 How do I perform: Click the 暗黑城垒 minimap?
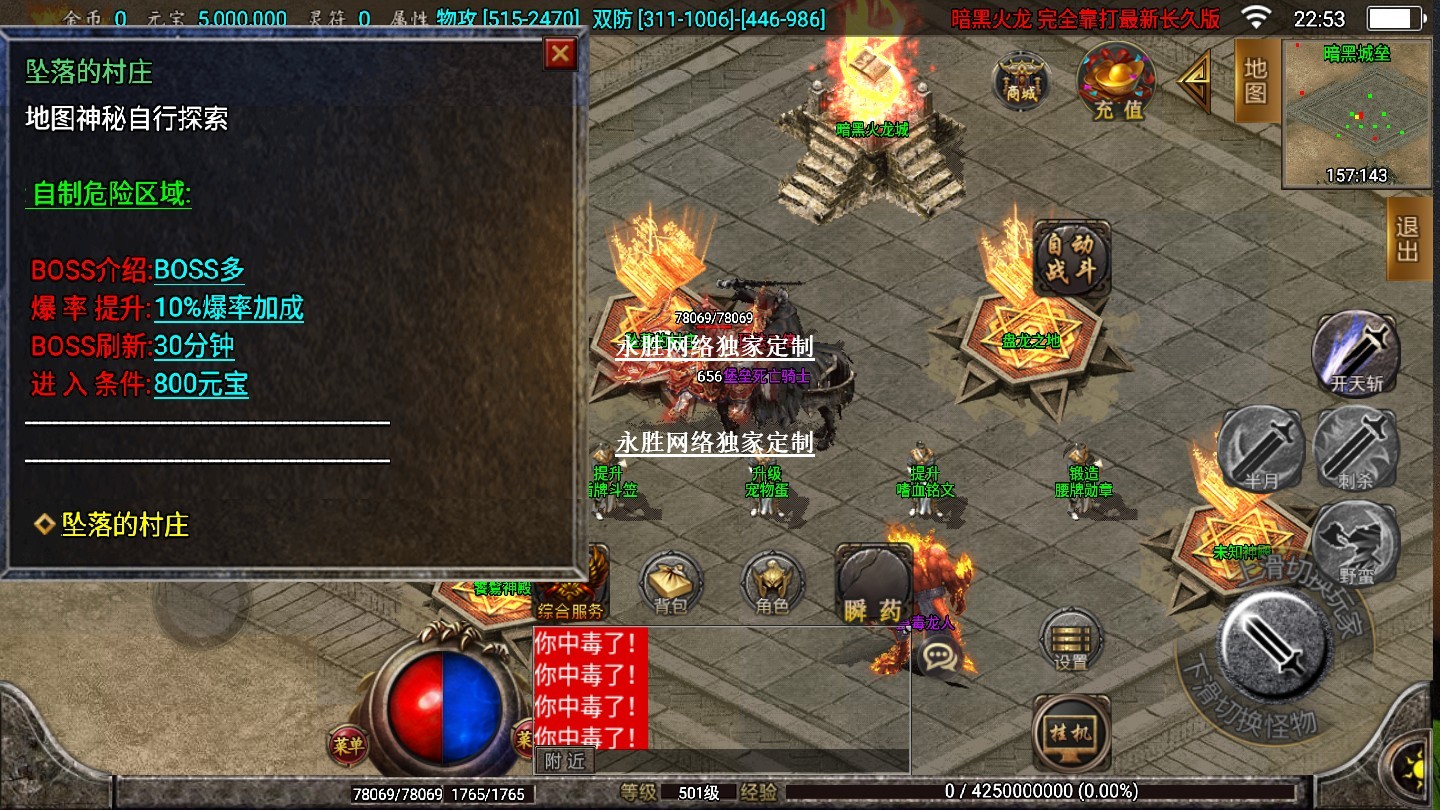(x=1356, y=113)
